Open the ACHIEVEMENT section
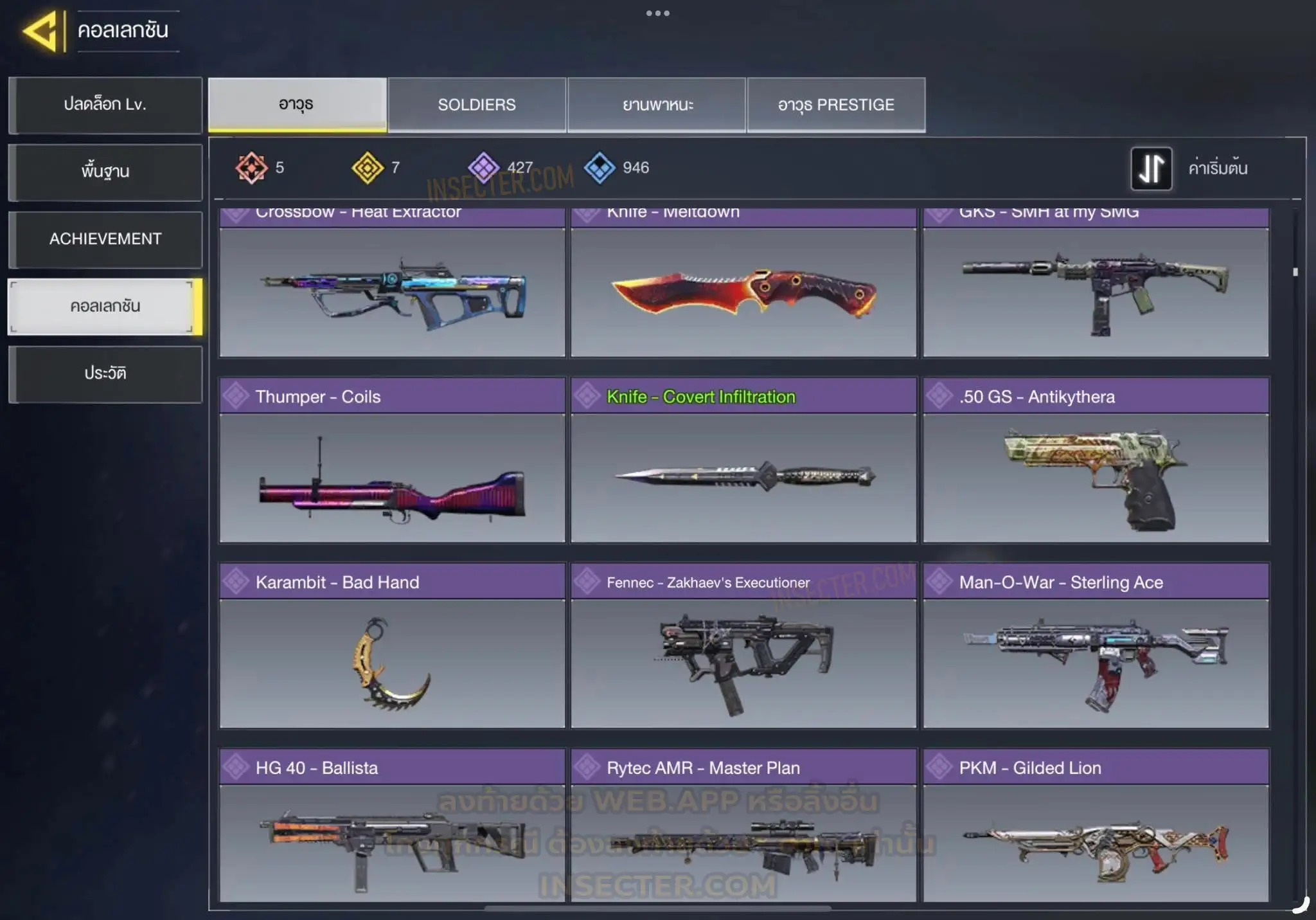This screenshot has height=920, width=1316. pos(105,239)
